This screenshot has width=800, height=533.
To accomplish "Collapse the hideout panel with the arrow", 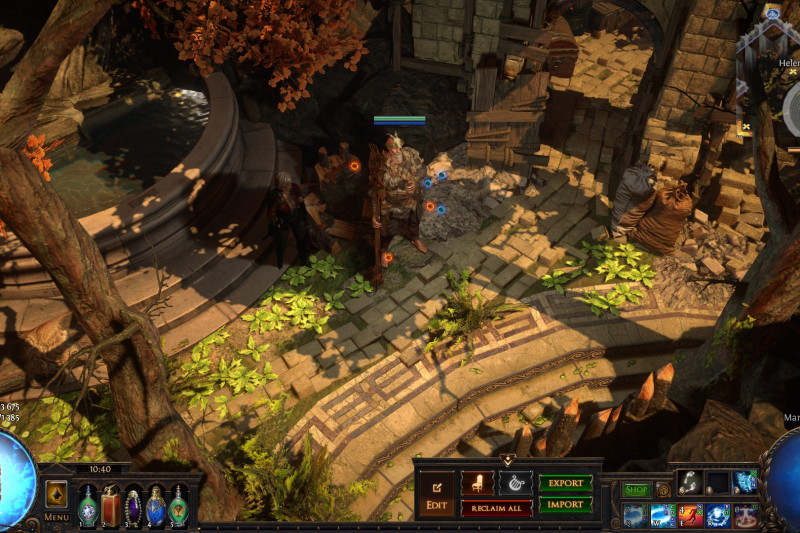I will (x=507, y=460).
